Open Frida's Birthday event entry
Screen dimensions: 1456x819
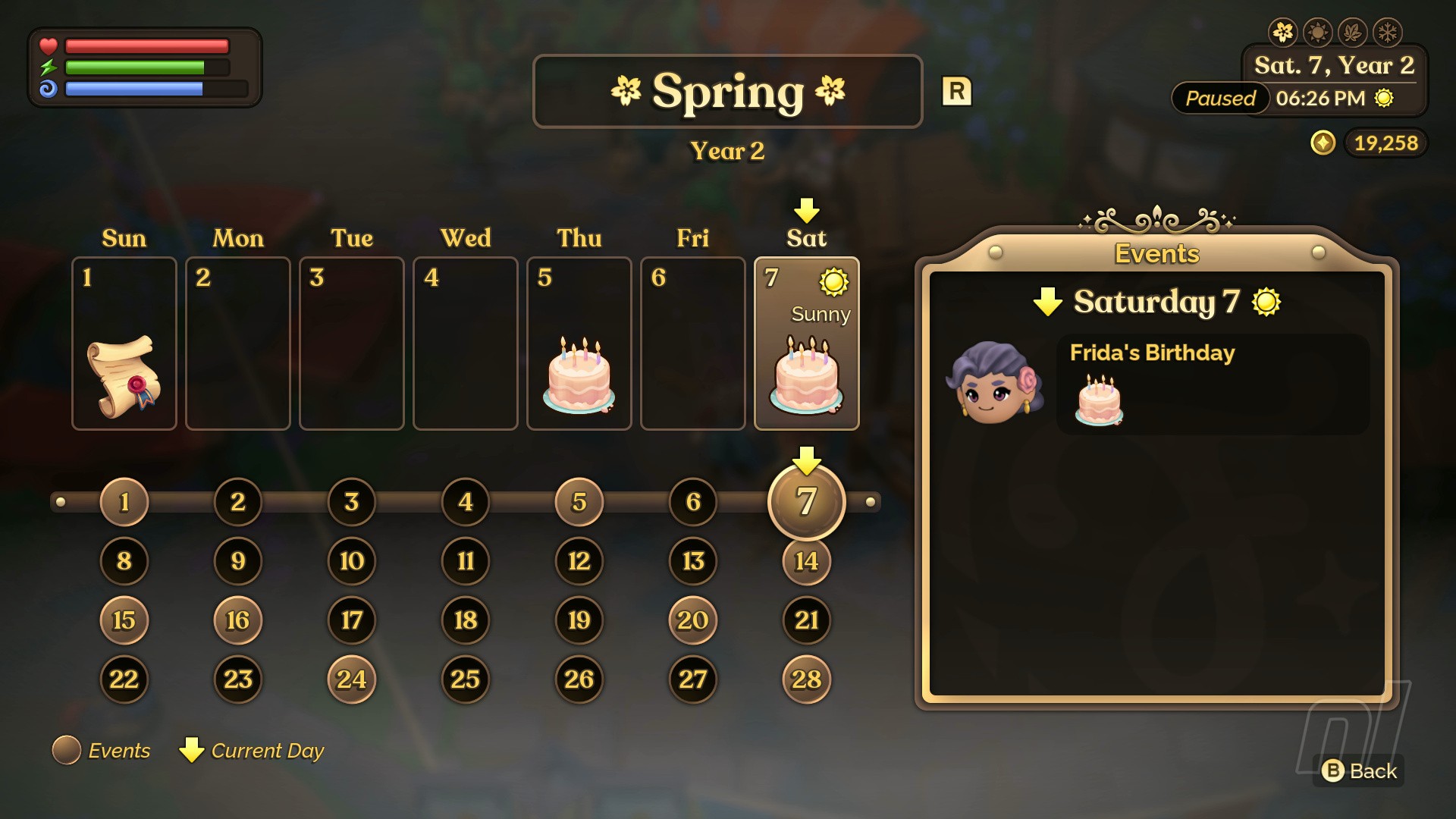point(1212,384)
